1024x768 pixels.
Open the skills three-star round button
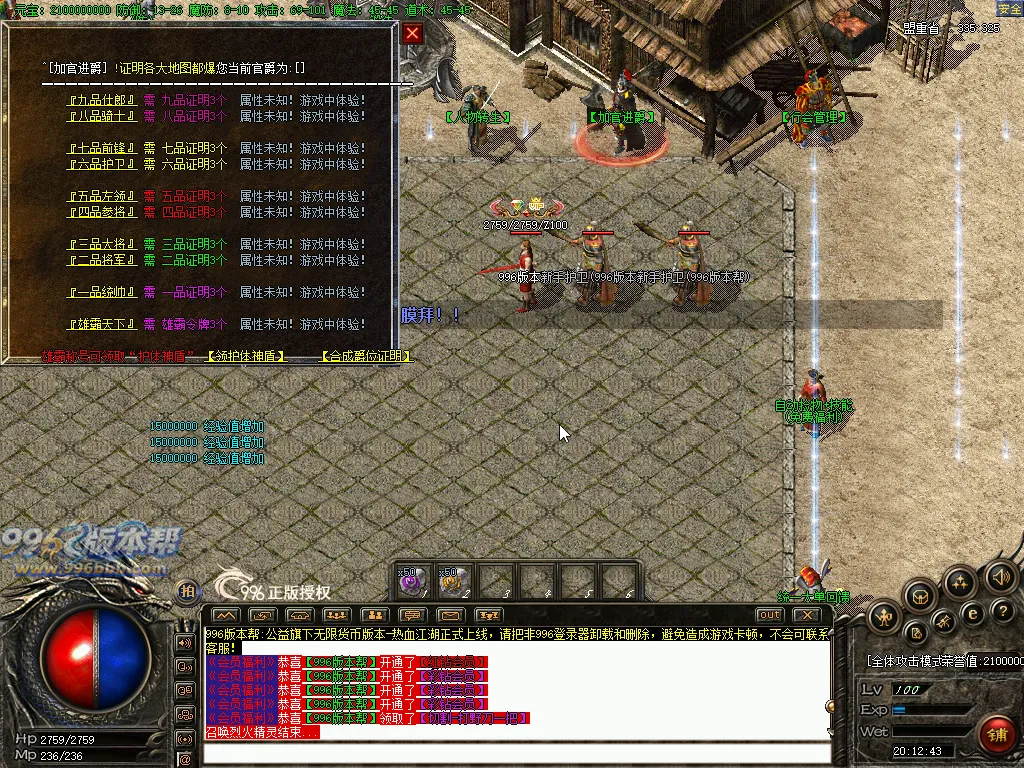[x=960, y=583]
